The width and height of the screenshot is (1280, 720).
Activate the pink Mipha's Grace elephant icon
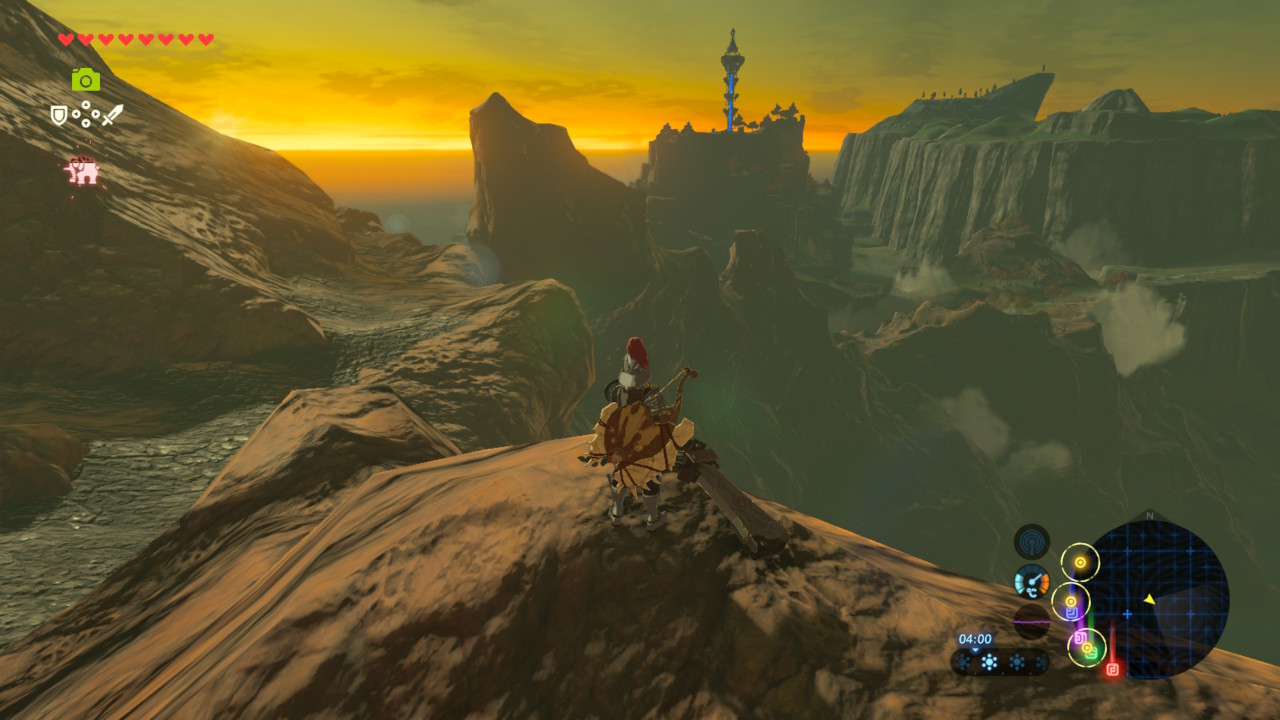[83, 172]
